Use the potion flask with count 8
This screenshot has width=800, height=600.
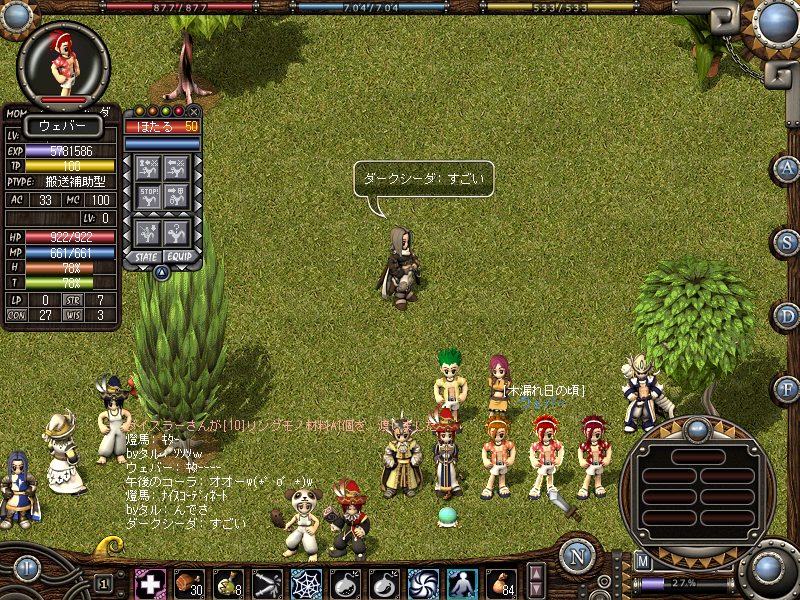[227, 582]
